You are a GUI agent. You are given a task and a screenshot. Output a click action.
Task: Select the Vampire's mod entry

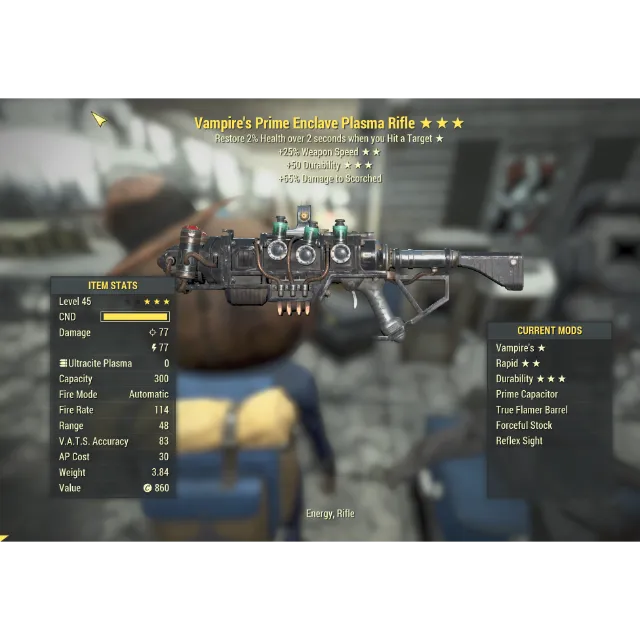tap(520, 348)
